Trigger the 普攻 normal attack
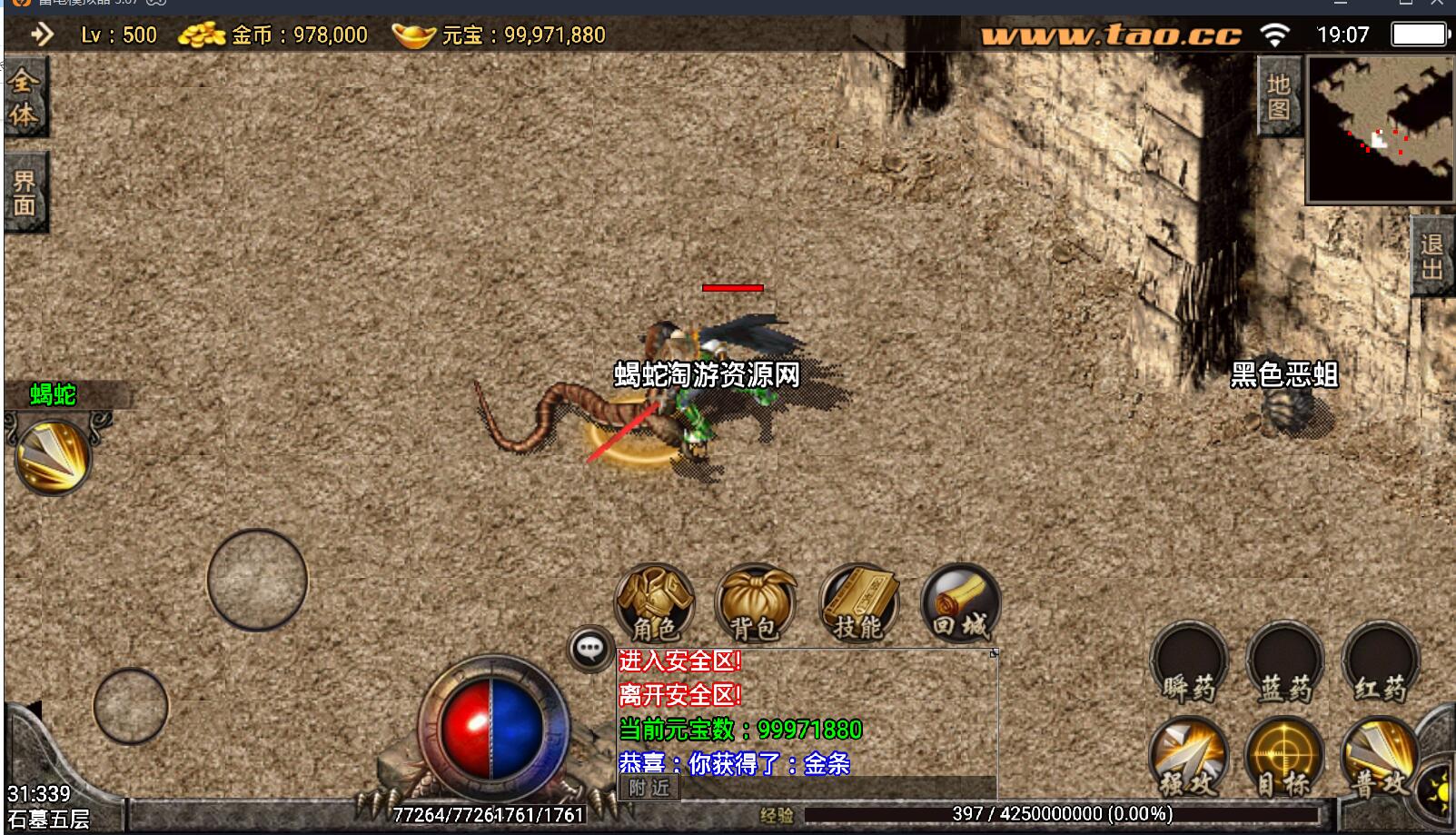This screenshot has height=835, width=1456. coord(1379,757)
